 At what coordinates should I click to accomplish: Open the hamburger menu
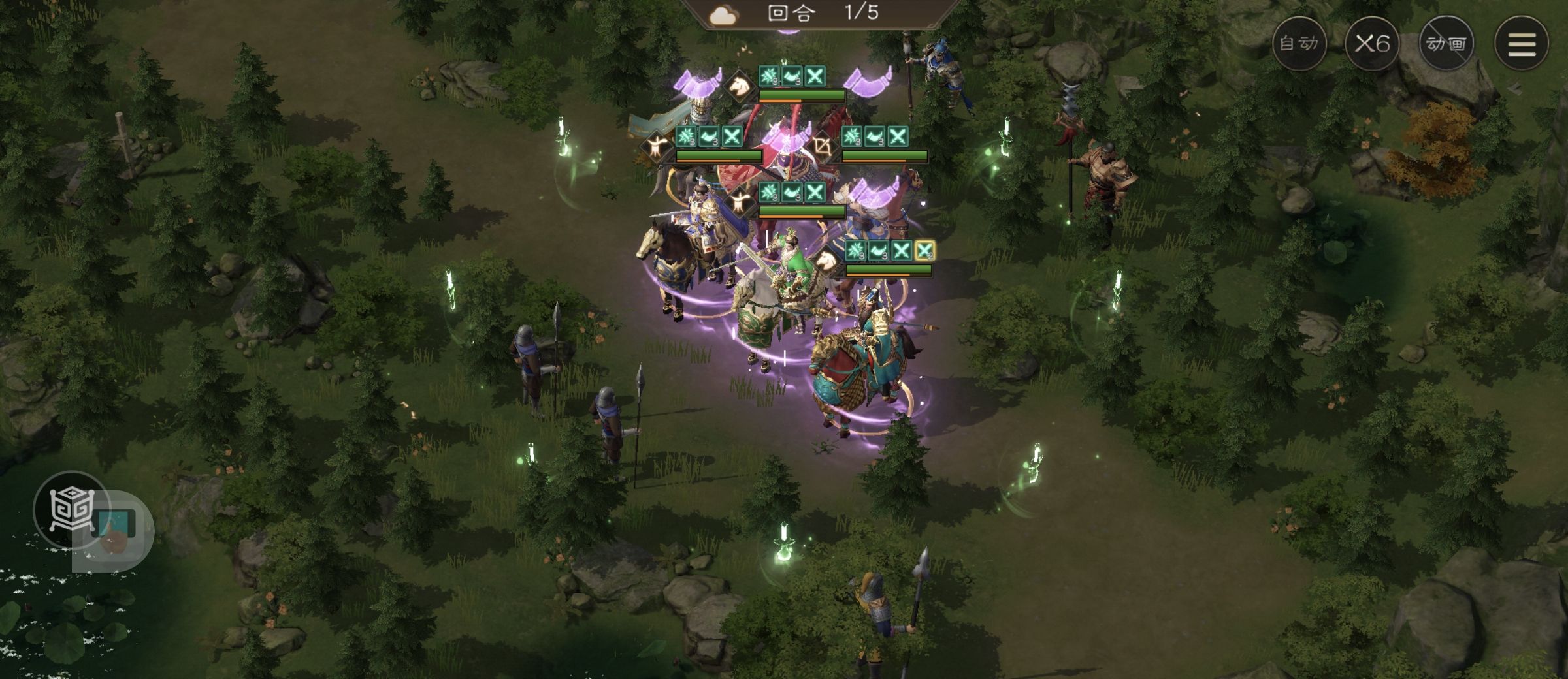point(1522,44)
